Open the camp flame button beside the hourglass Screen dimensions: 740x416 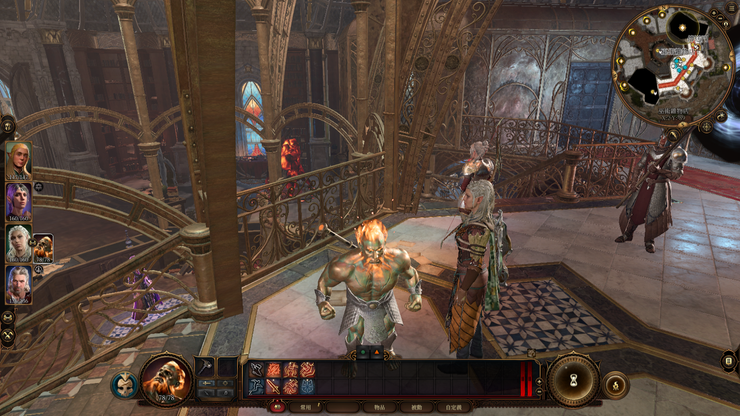pos(615,385)
